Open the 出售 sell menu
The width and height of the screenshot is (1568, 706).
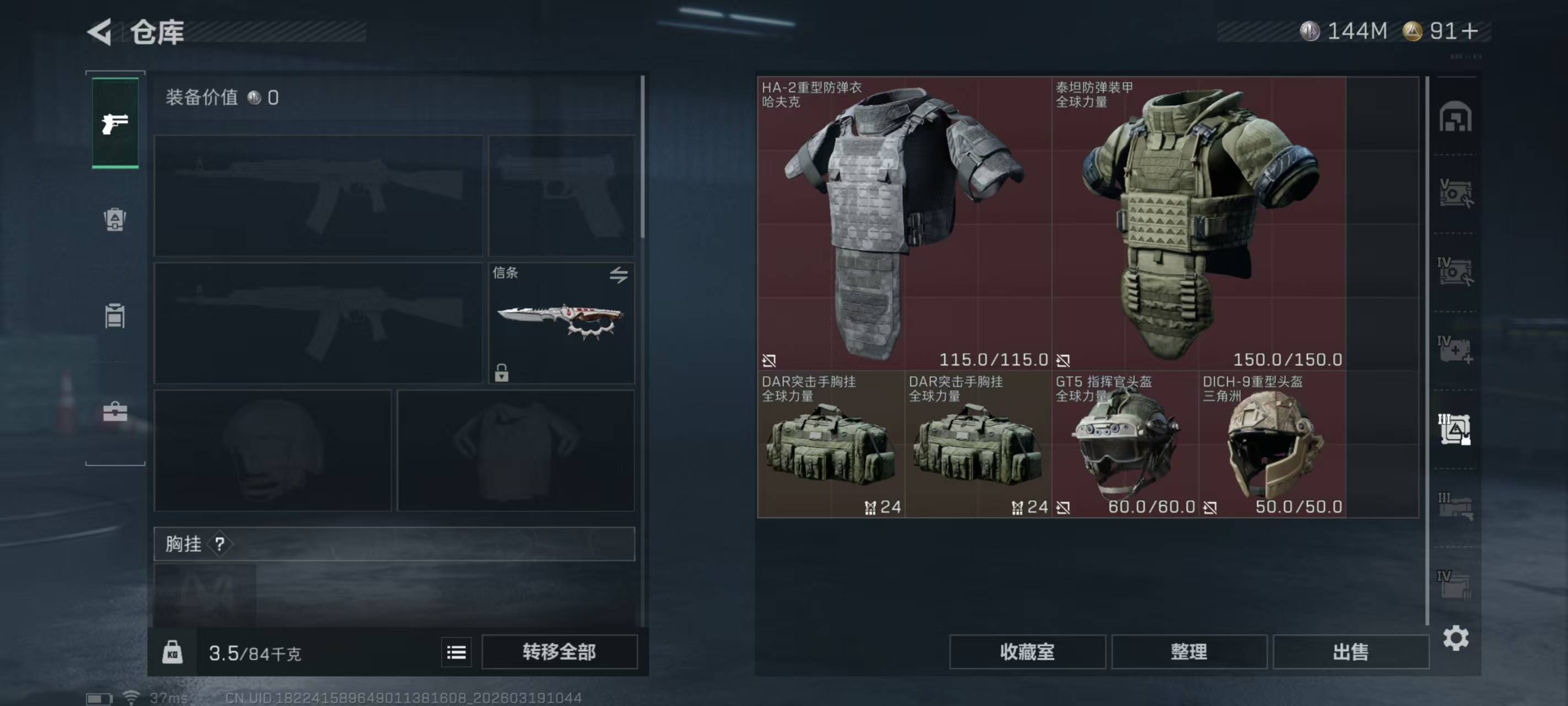pyautogui.click(x=1350, y=652)
